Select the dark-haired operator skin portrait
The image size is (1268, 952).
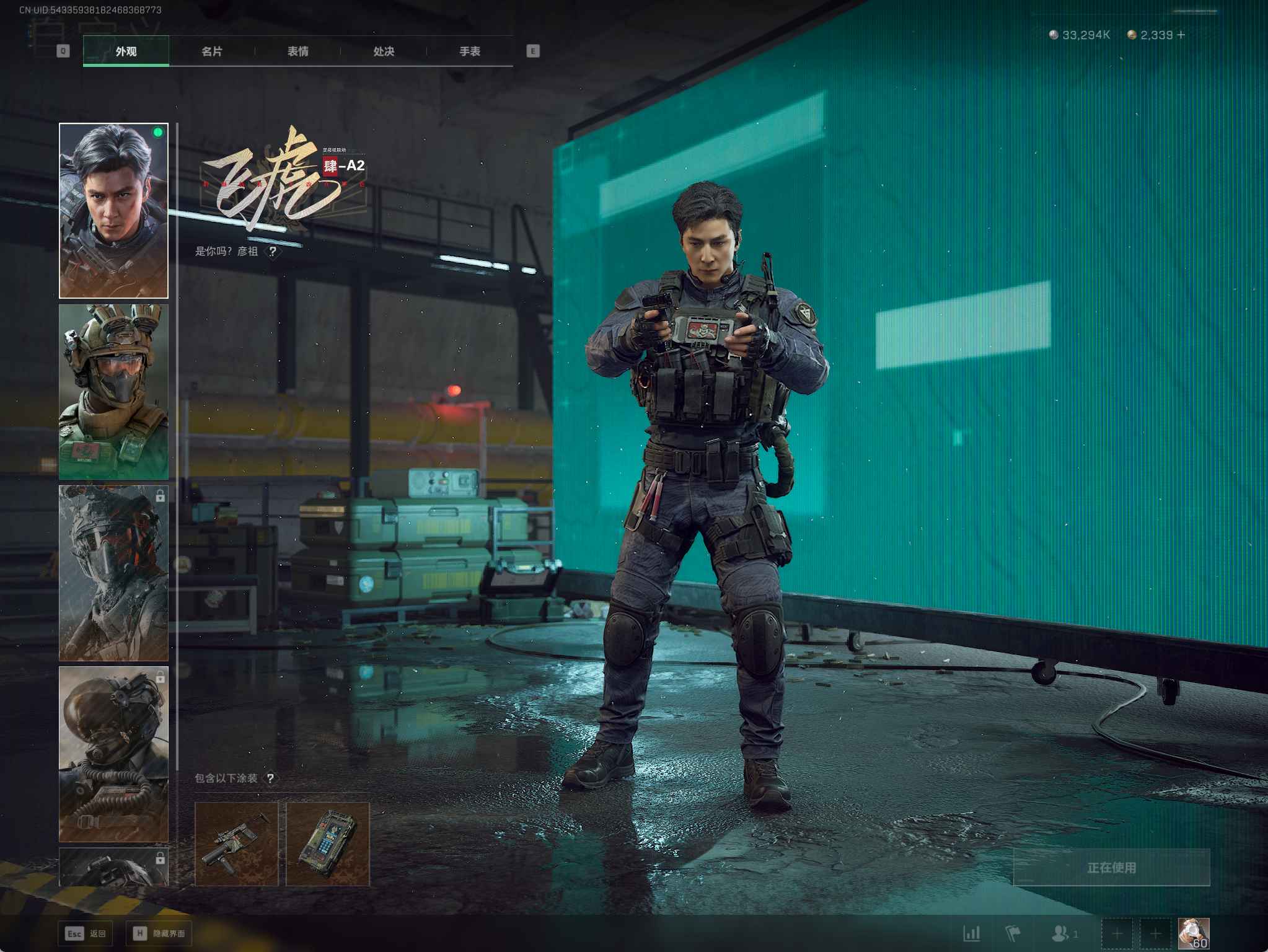(113, 211)
